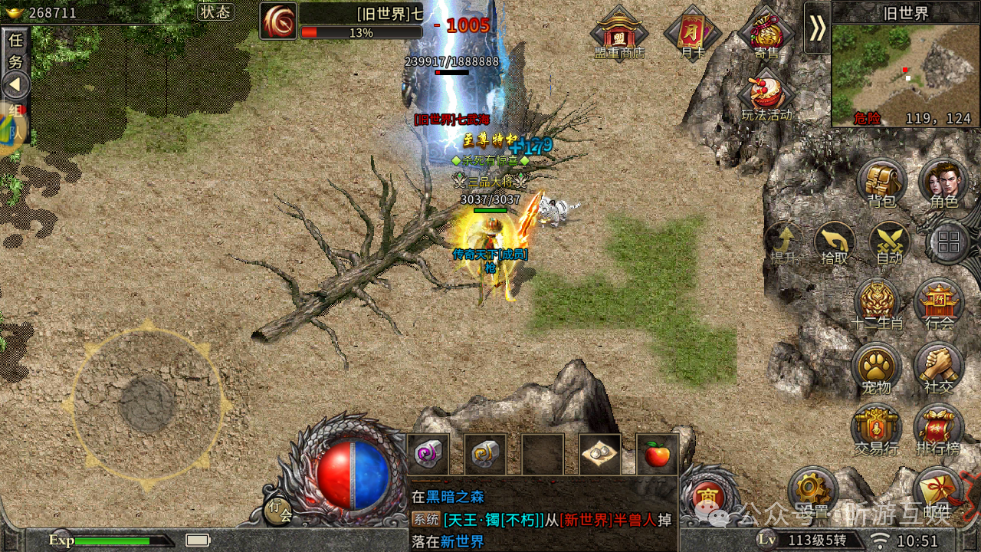Viewport: 981px width, 552px height.
Task: Open the 盟重商店 shop
Action: pos(619,33)
